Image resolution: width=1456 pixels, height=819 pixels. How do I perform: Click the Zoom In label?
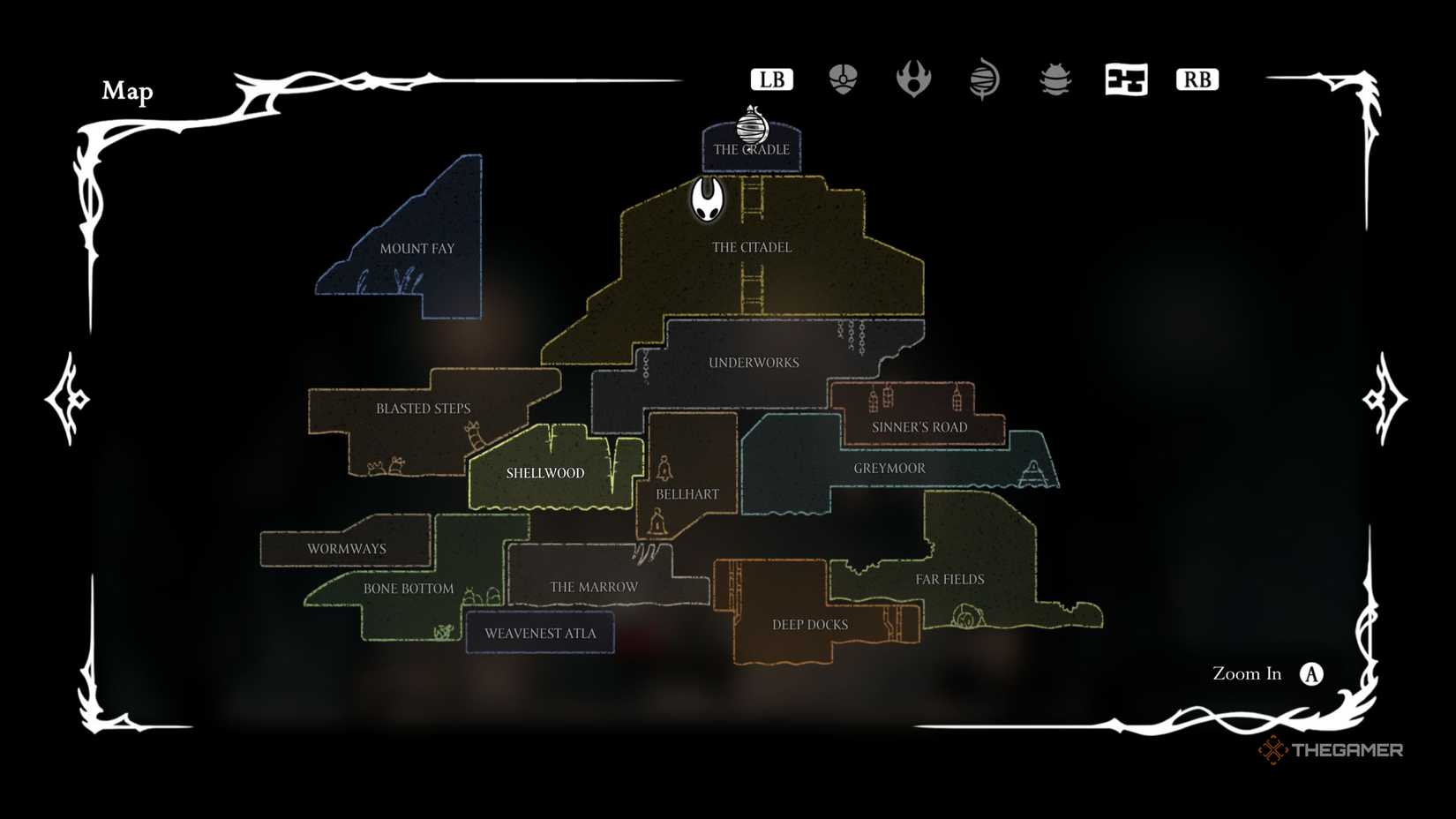point(1245,673)
